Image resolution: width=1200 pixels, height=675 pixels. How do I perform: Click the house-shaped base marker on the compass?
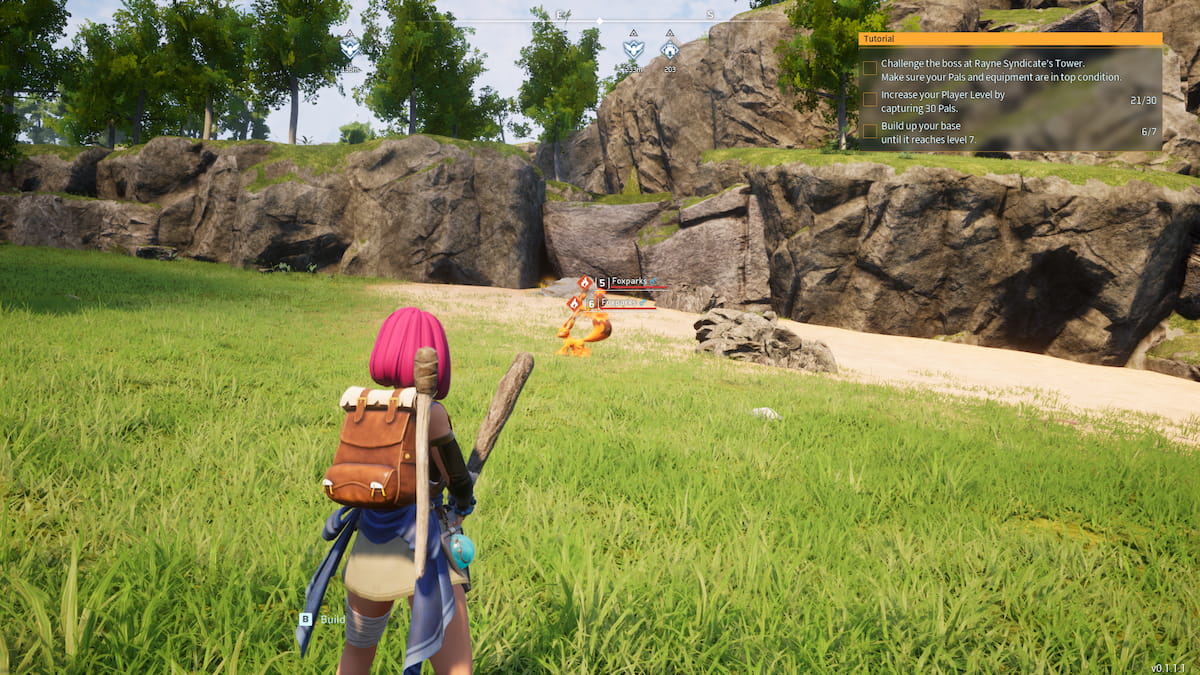[669, 49]
